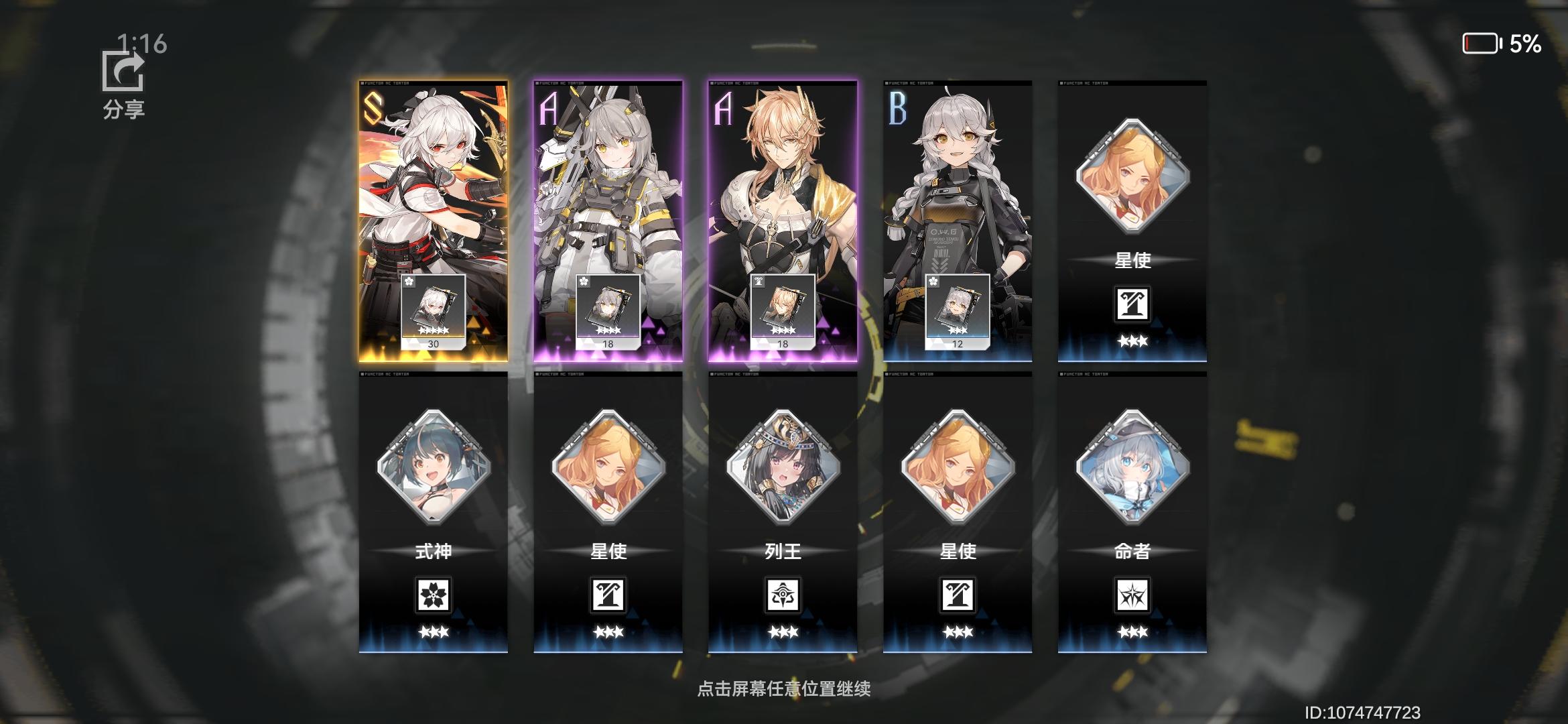Tap 点击屏幕任意位置继续 to continue
The width and height of the screenshot is (1568, 724).
(784, 689)
